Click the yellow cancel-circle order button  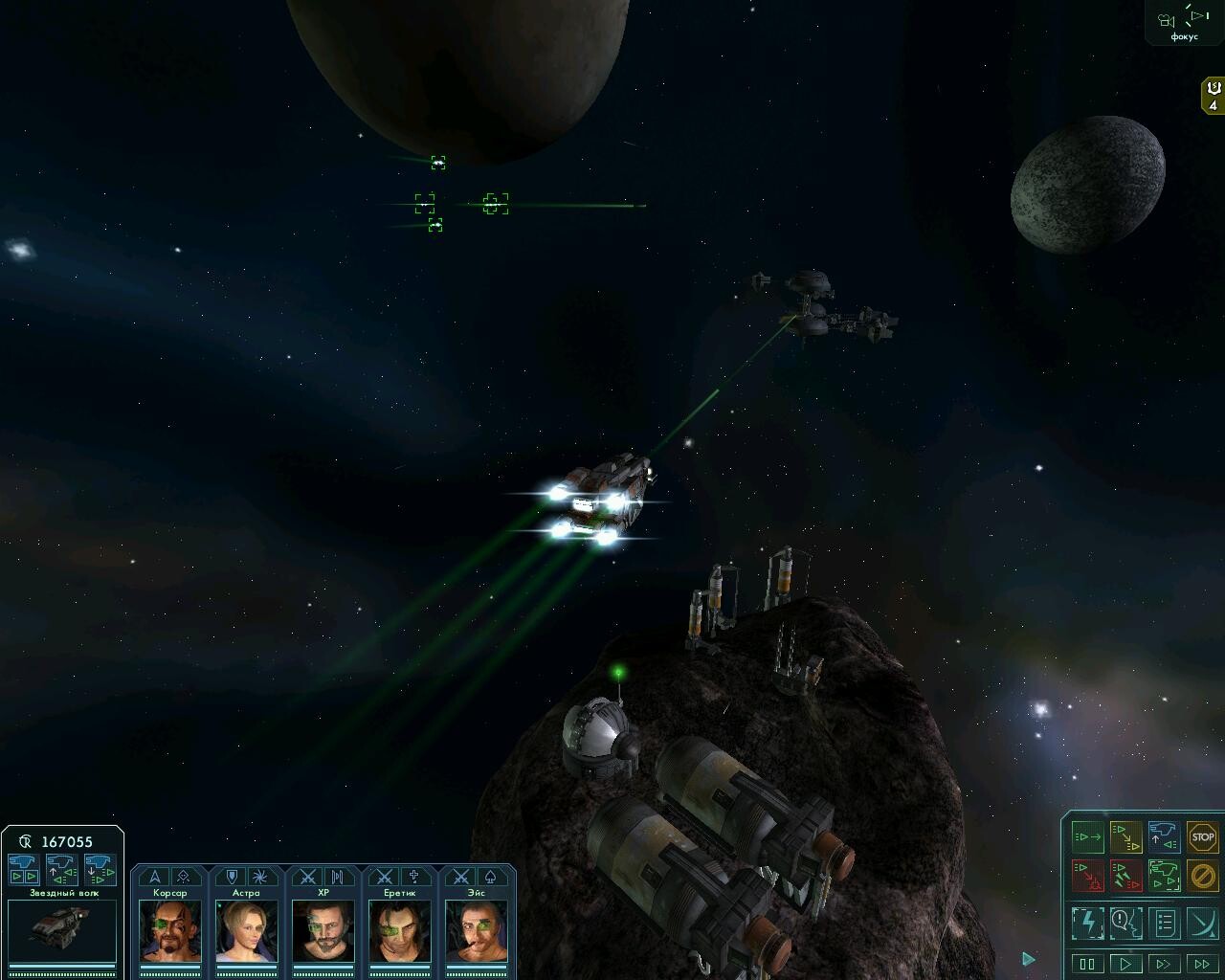click(x=1202, y=875)
